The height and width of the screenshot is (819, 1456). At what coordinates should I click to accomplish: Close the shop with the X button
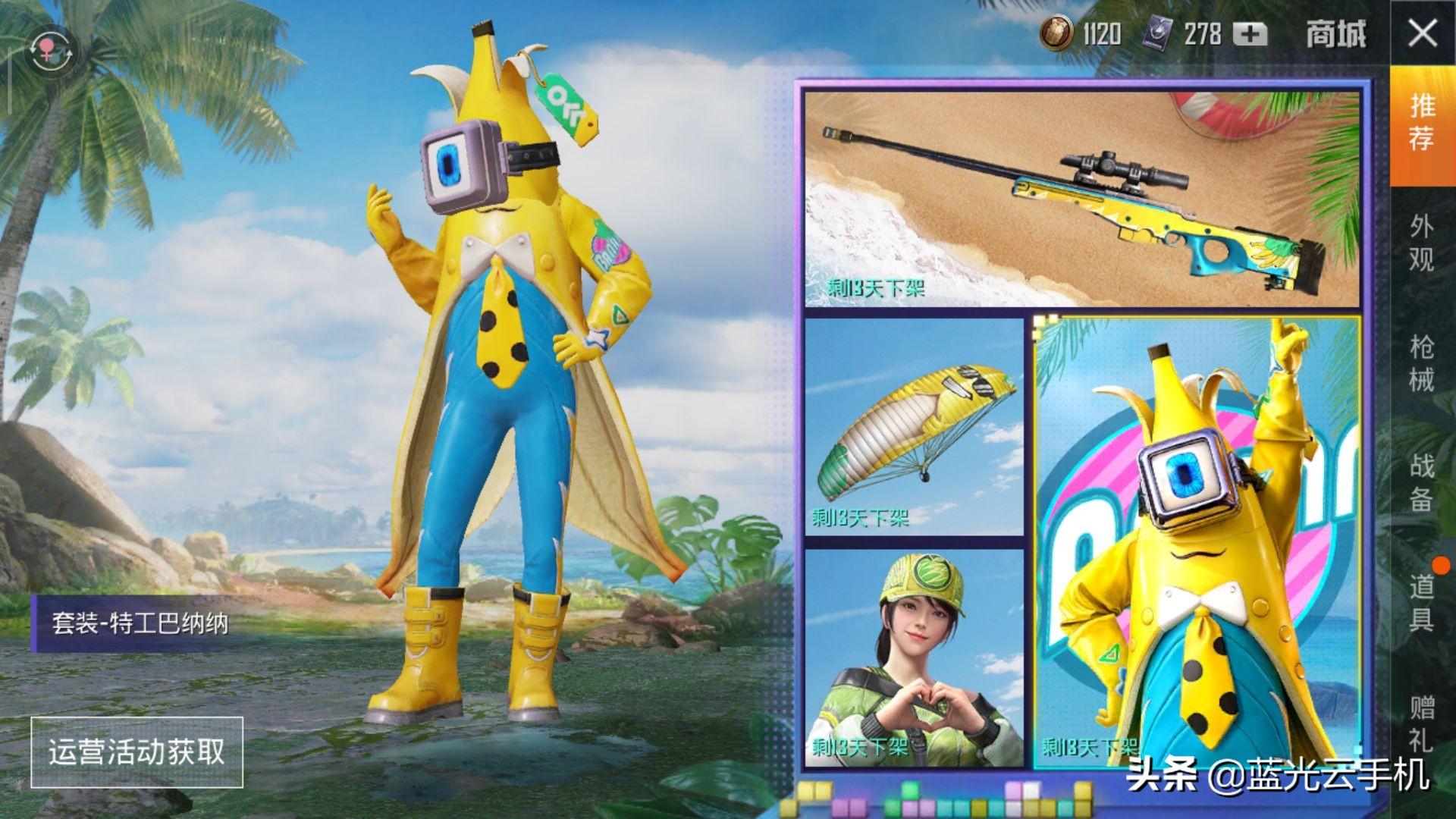[1422, 34]
